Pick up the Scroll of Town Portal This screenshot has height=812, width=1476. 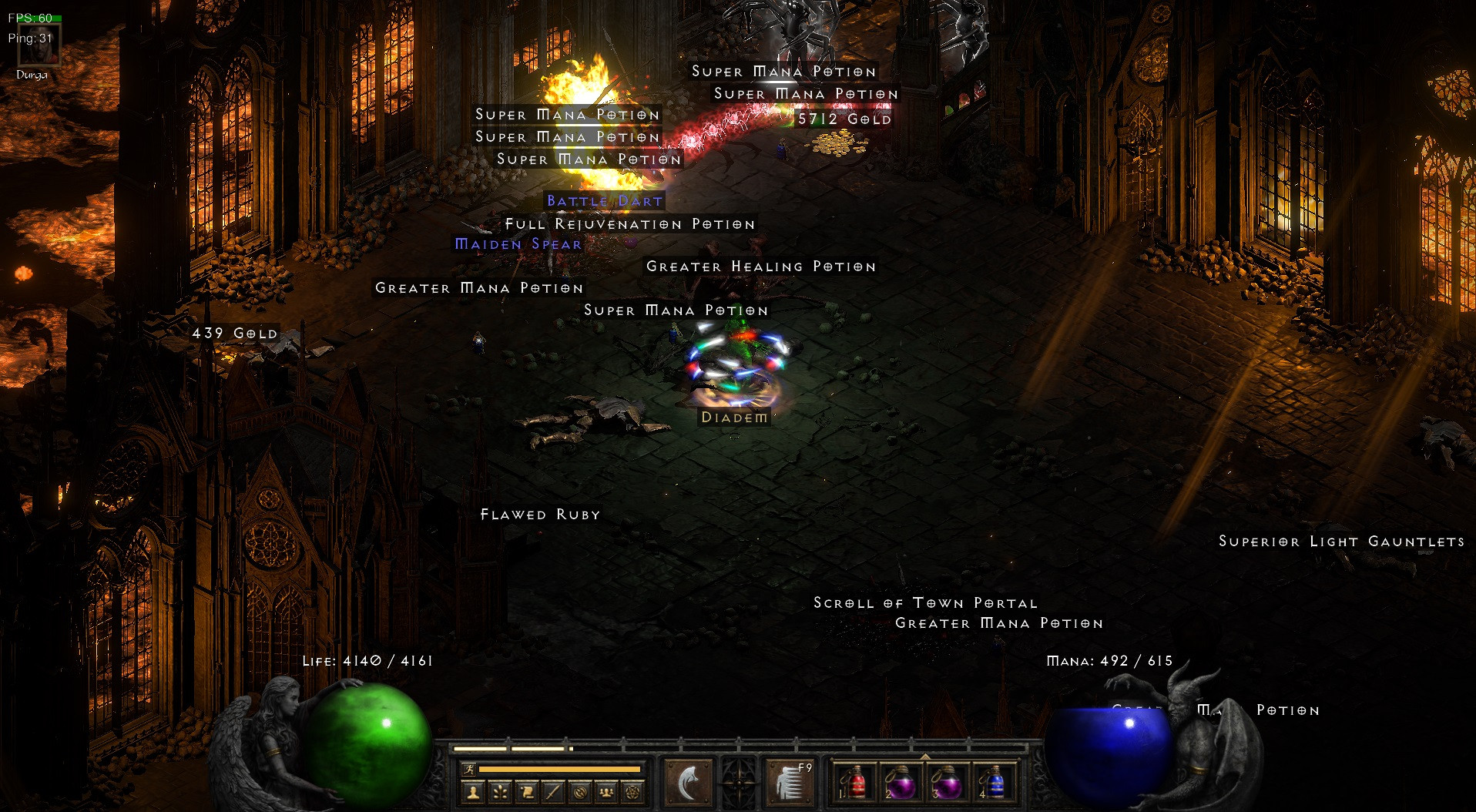point(924,602)
